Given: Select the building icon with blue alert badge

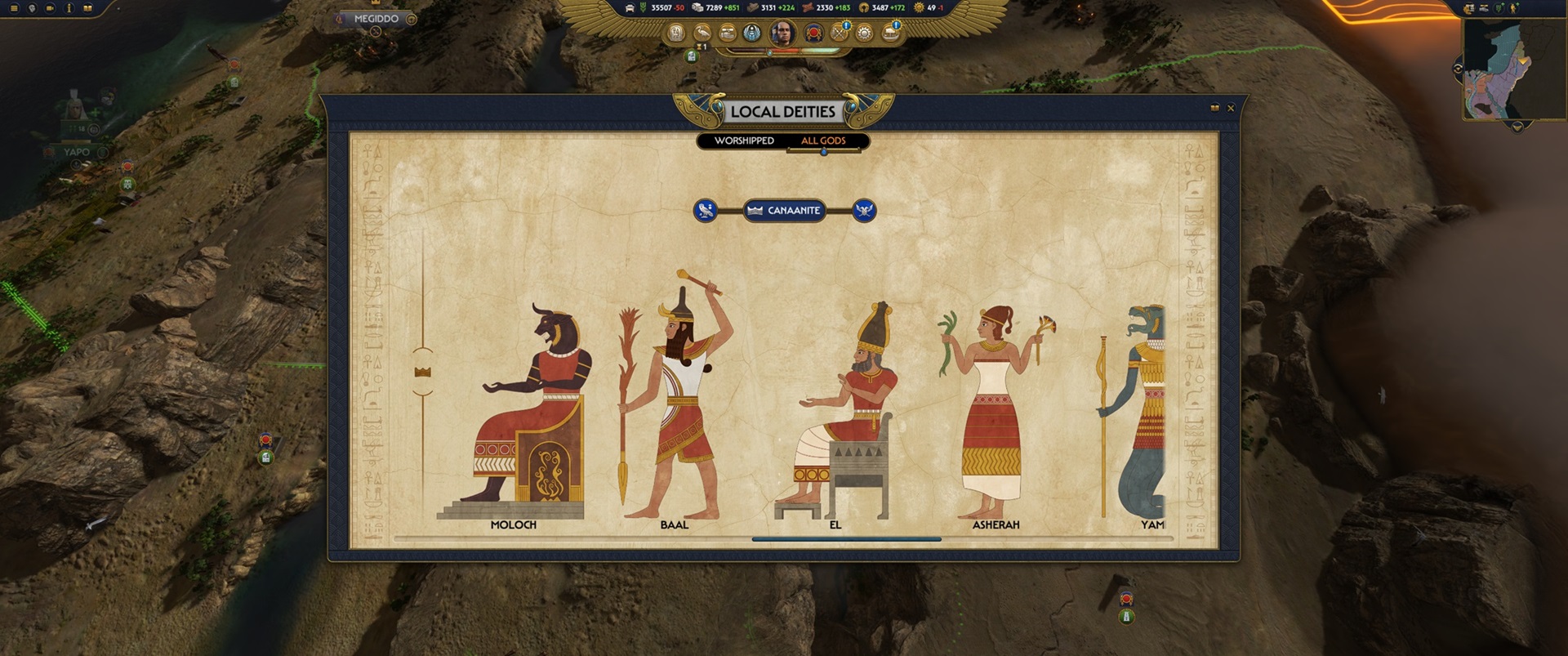Looking at the screenshot, I should coord(890,35).
